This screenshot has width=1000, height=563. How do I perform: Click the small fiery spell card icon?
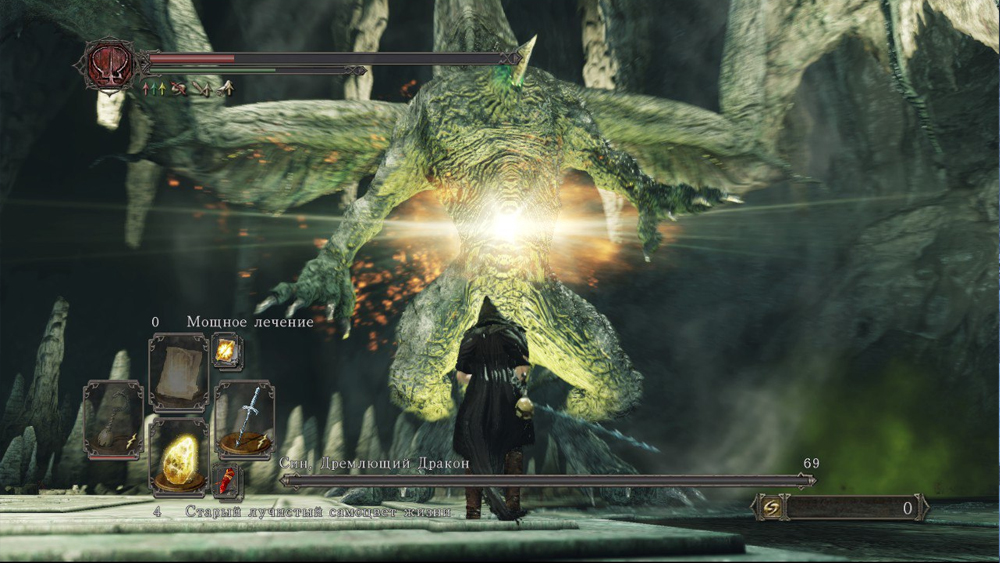pyautogui.click(x=227, y=352)
